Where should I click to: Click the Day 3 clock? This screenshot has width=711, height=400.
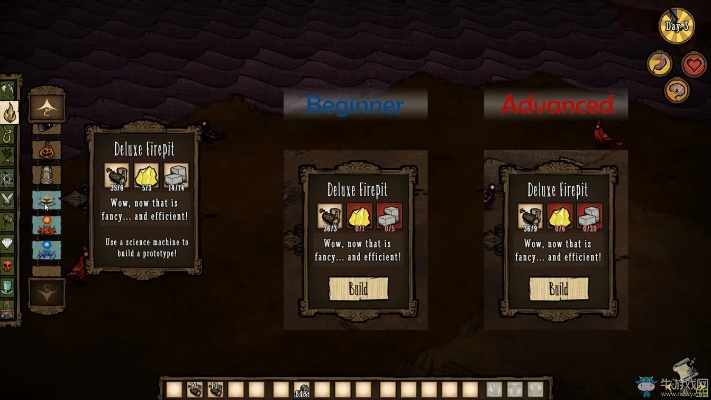[677, 27]
